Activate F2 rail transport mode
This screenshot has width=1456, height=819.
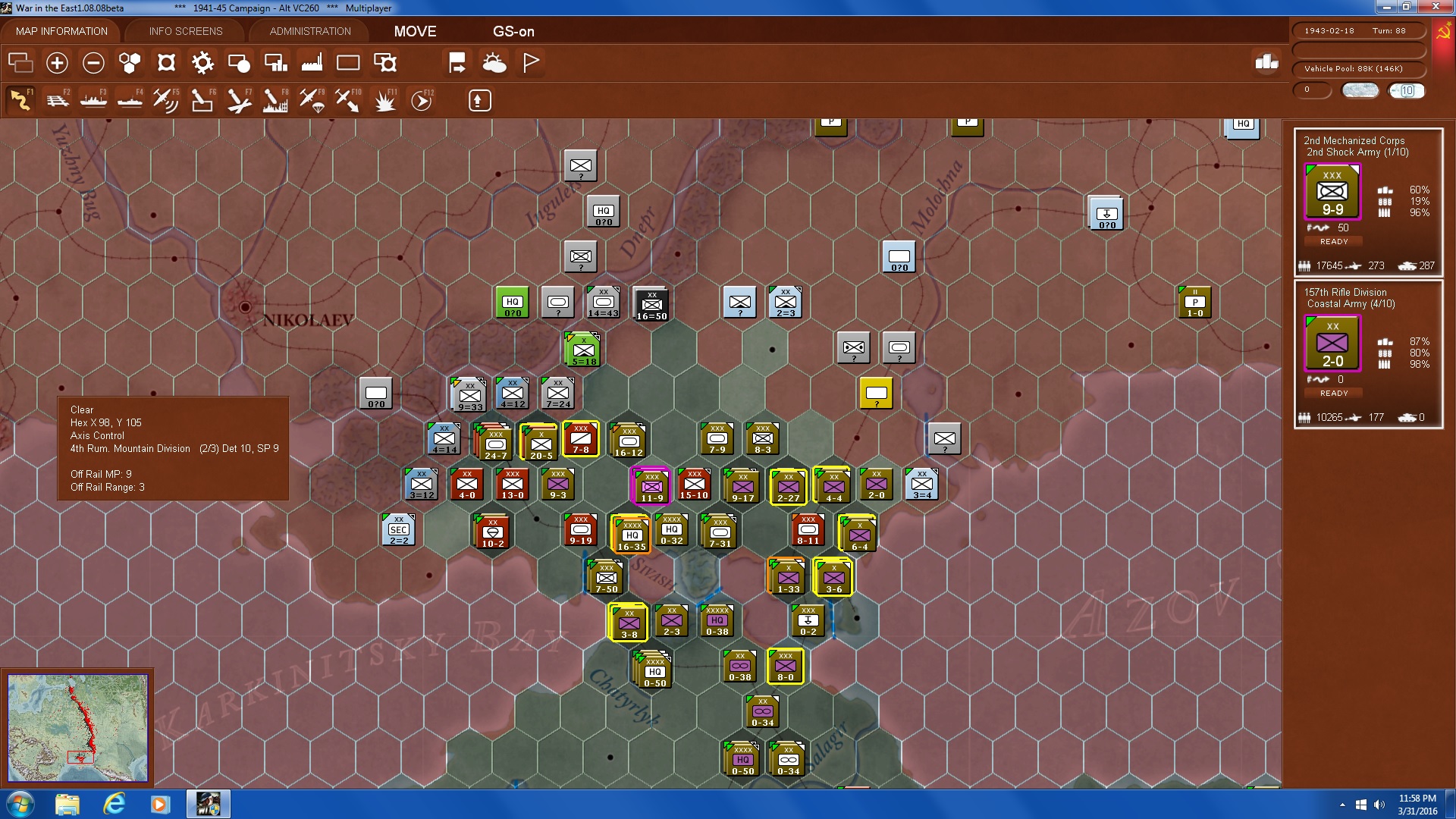(58, 99)
